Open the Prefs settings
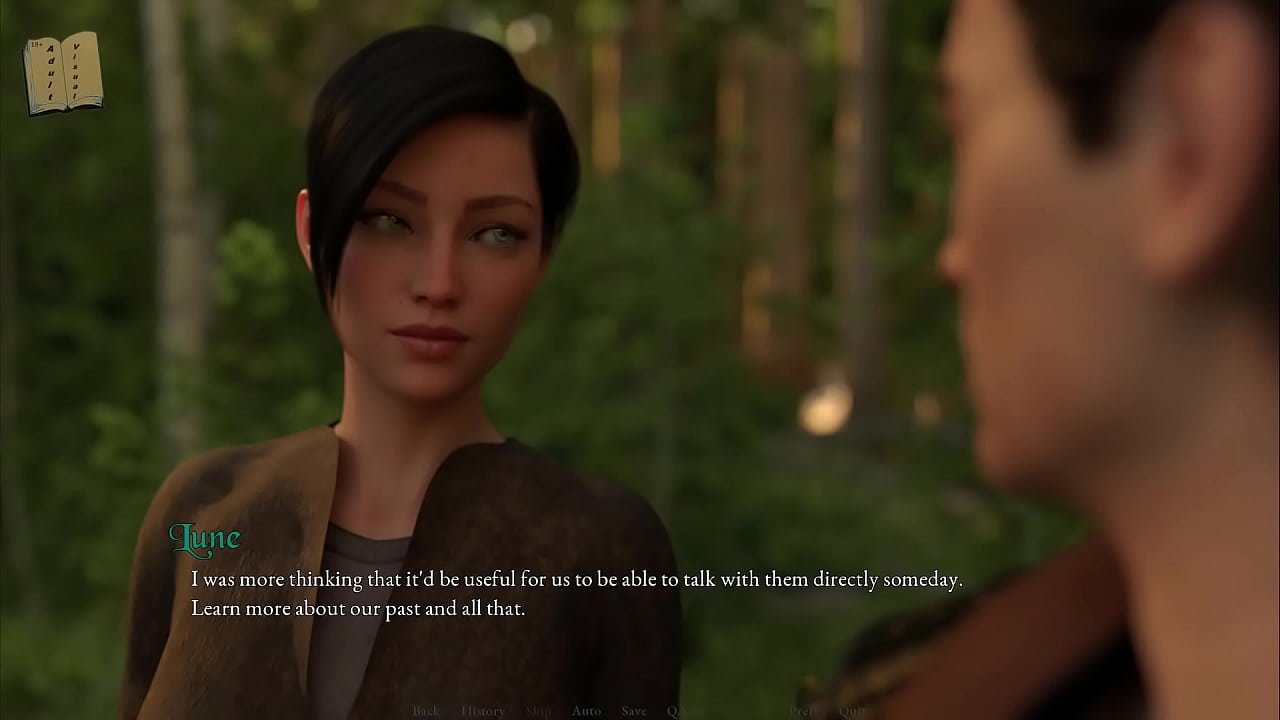The width and height of the screenshot is (1280, 720). pos(803,711)
